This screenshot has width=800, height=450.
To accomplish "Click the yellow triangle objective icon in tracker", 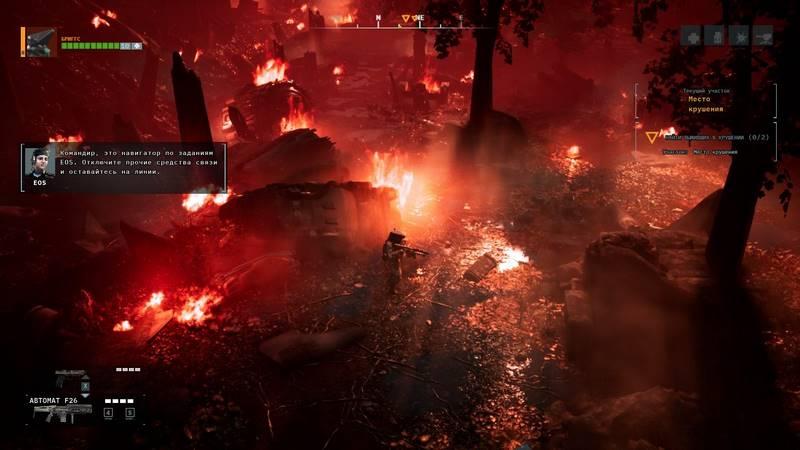I will tap(652, 136).
